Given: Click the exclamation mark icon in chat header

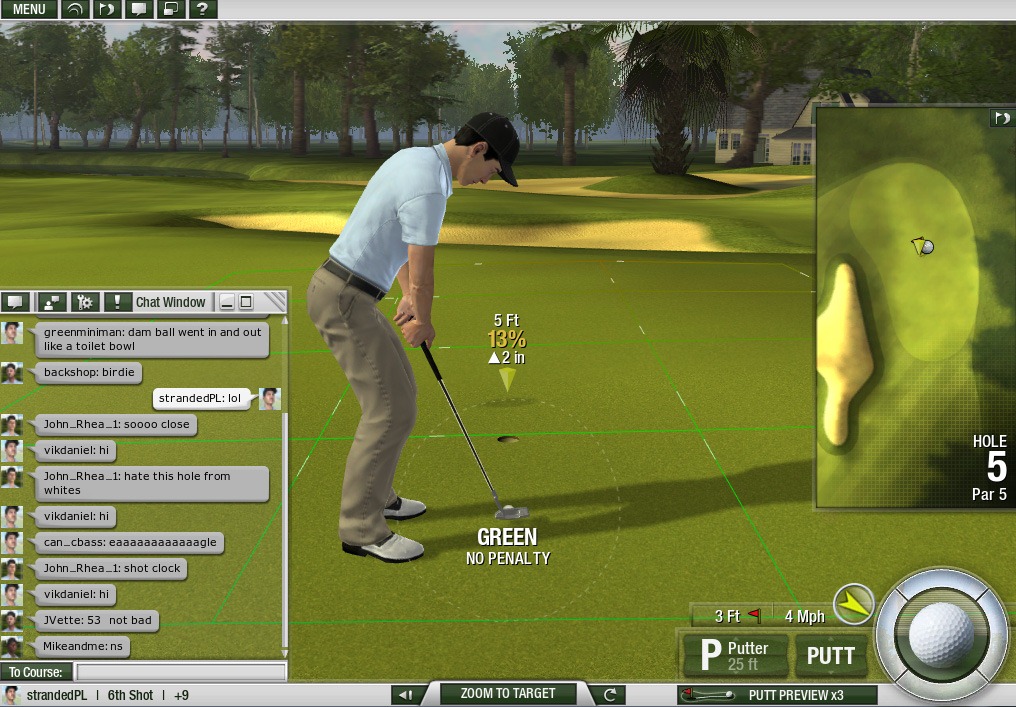Looking at the screenshot, I should point(118,302).
